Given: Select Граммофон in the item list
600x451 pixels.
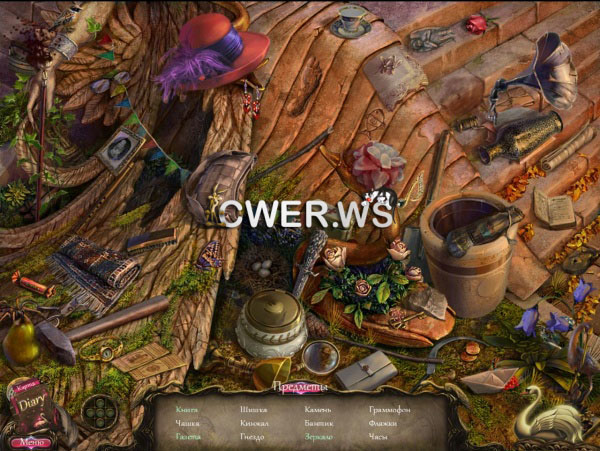Looking at the screenshot, I should (x=389, y=409).
